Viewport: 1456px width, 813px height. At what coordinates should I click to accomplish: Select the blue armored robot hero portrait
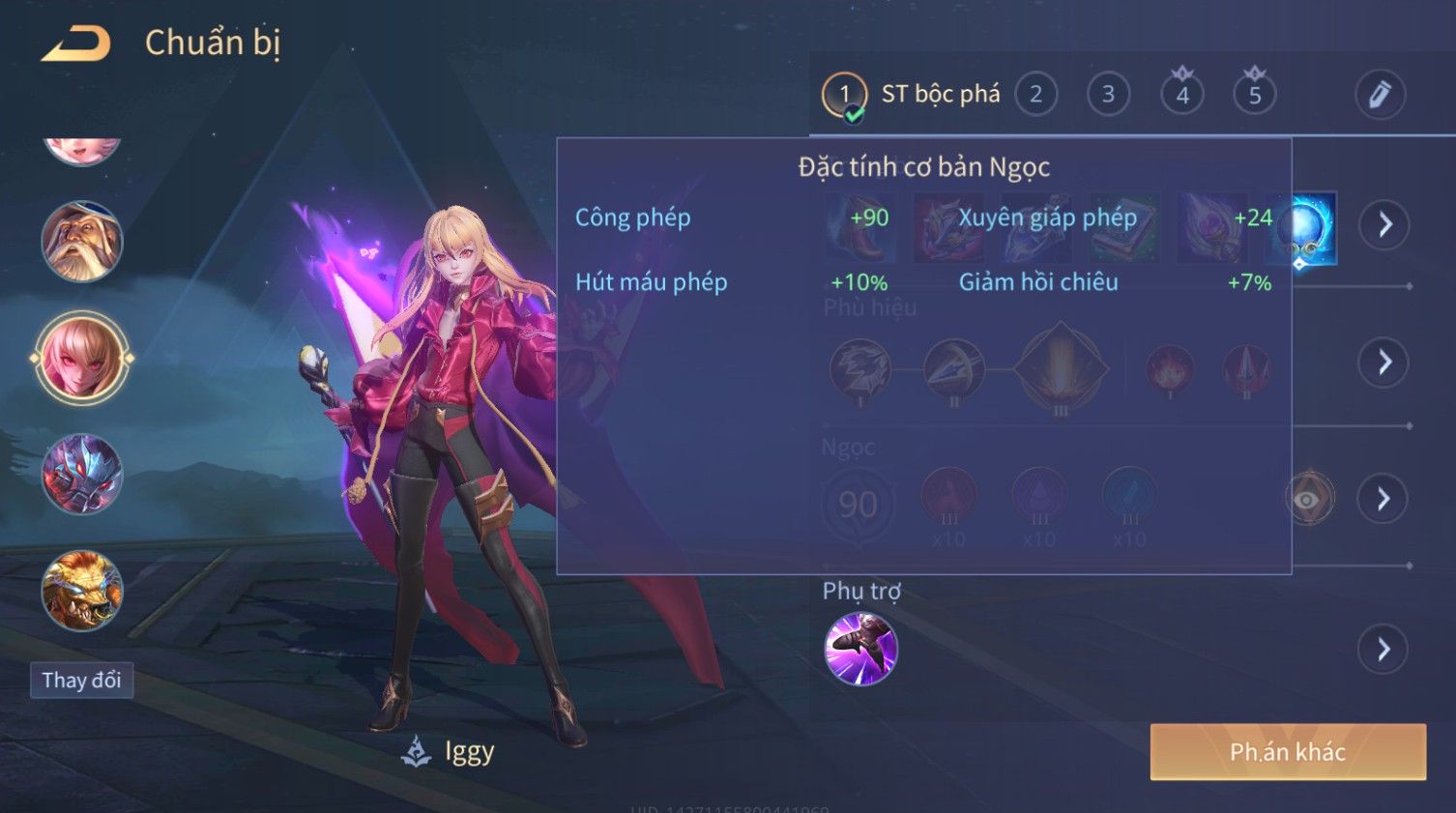click(82, 474)
